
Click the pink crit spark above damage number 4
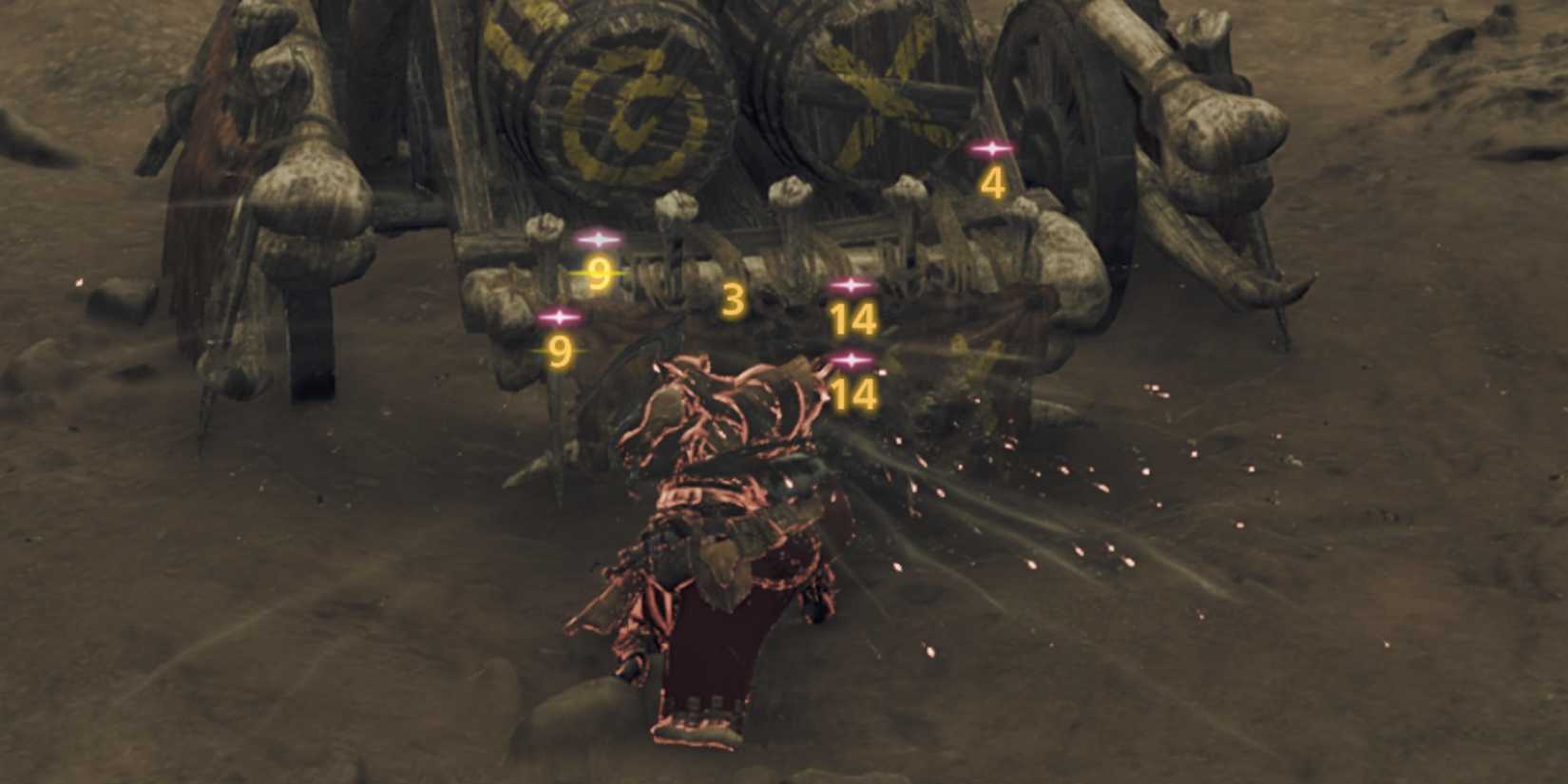(991, 147)
